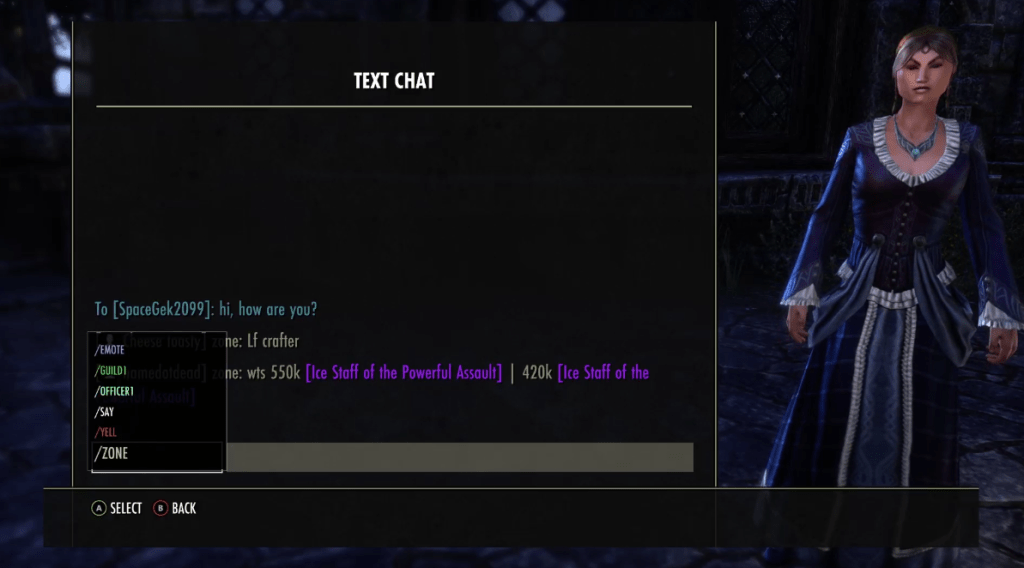Focus the chat message entry bar
Screen dimensions: 1024x568
point(460,457)
